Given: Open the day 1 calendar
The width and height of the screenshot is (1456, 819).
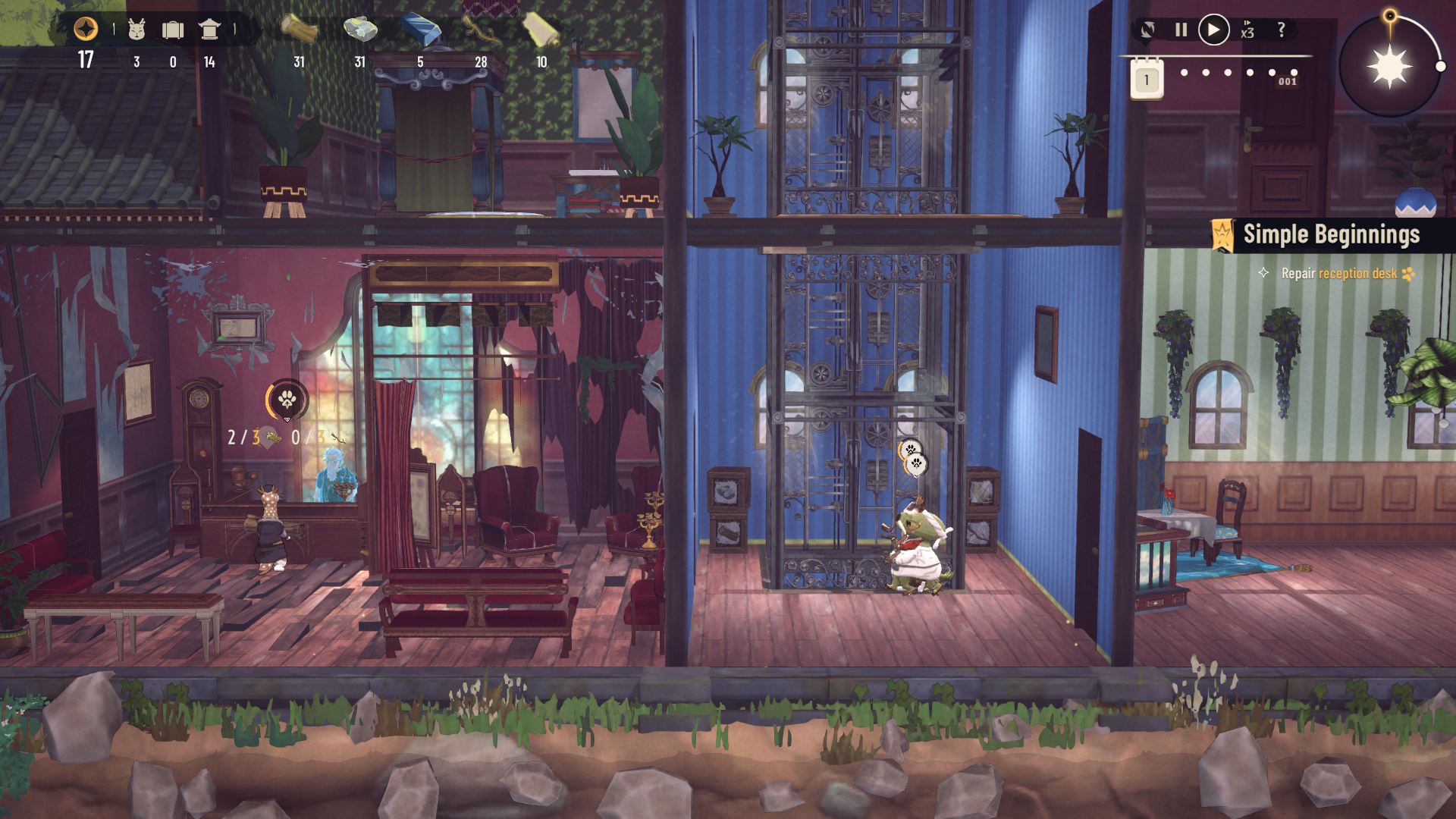Looking at the screenshot, I should coord(1147,80).
